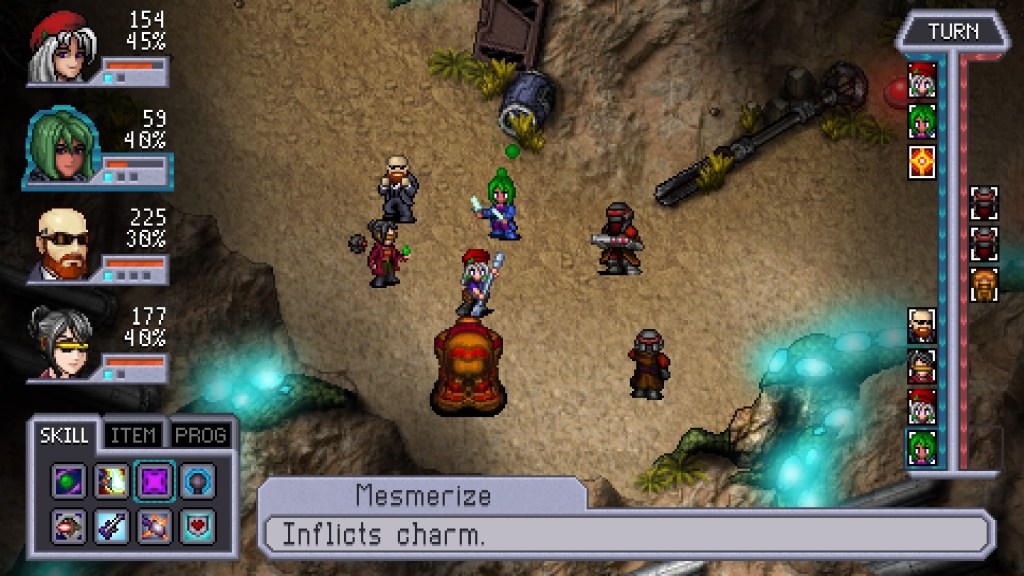Click the orange sun icon in turn order
1024x576 pixels.
921,161
